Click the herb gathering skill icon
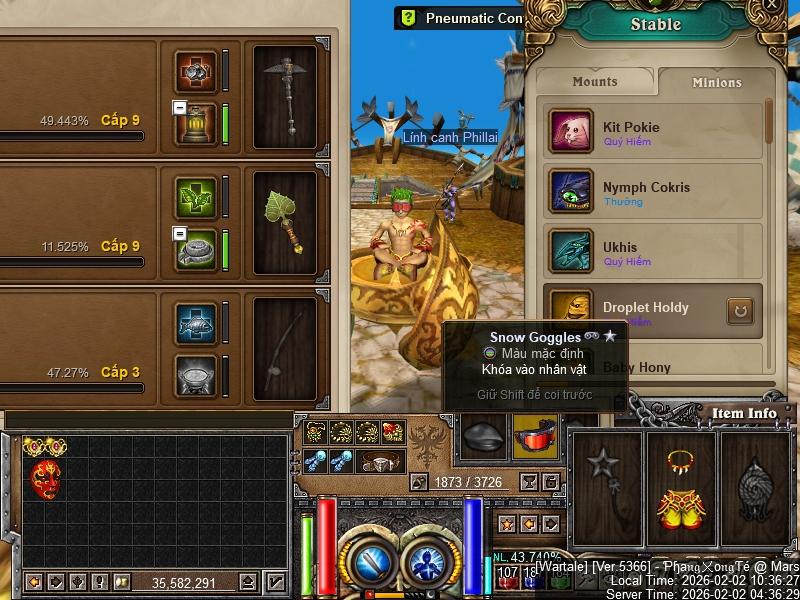Viewport: 800px width, 600px height. coord(196,198)
